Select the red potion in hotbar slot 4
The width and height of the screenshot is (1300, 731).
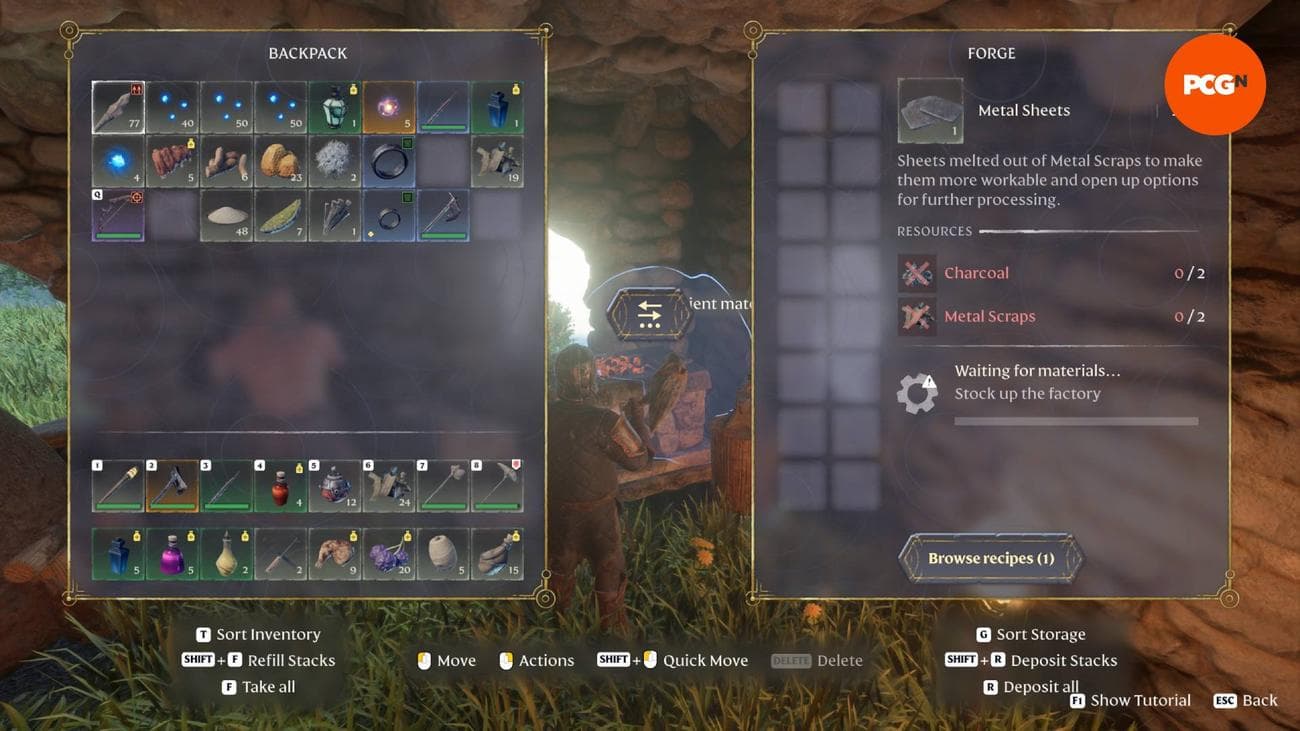(x=281, y=487)
